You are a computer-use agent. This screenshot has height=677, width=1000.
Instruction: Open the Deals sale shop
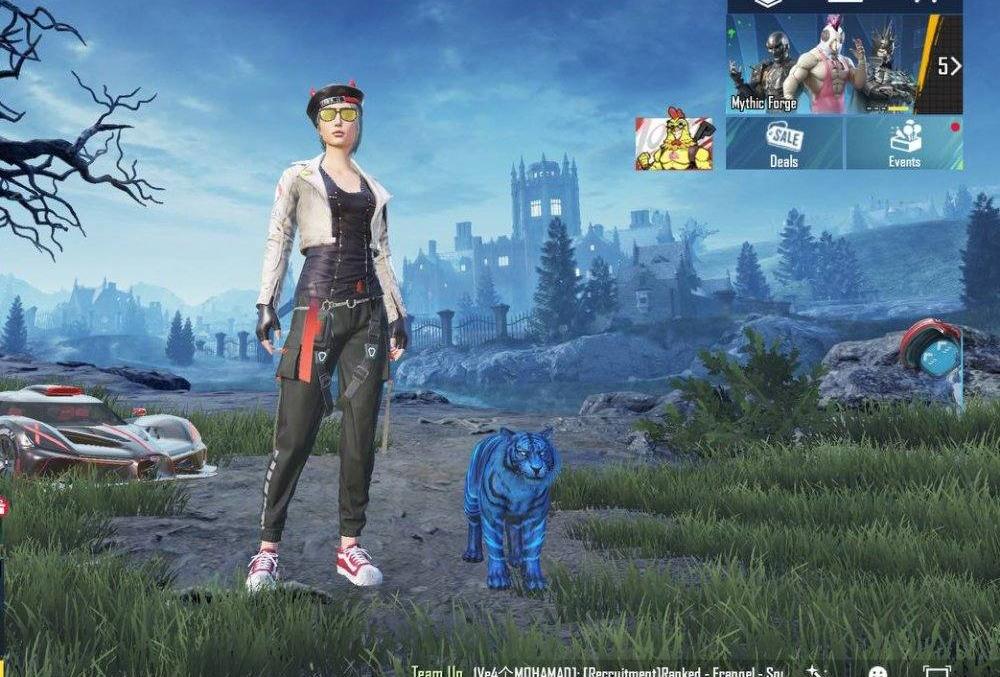[784, 144]
